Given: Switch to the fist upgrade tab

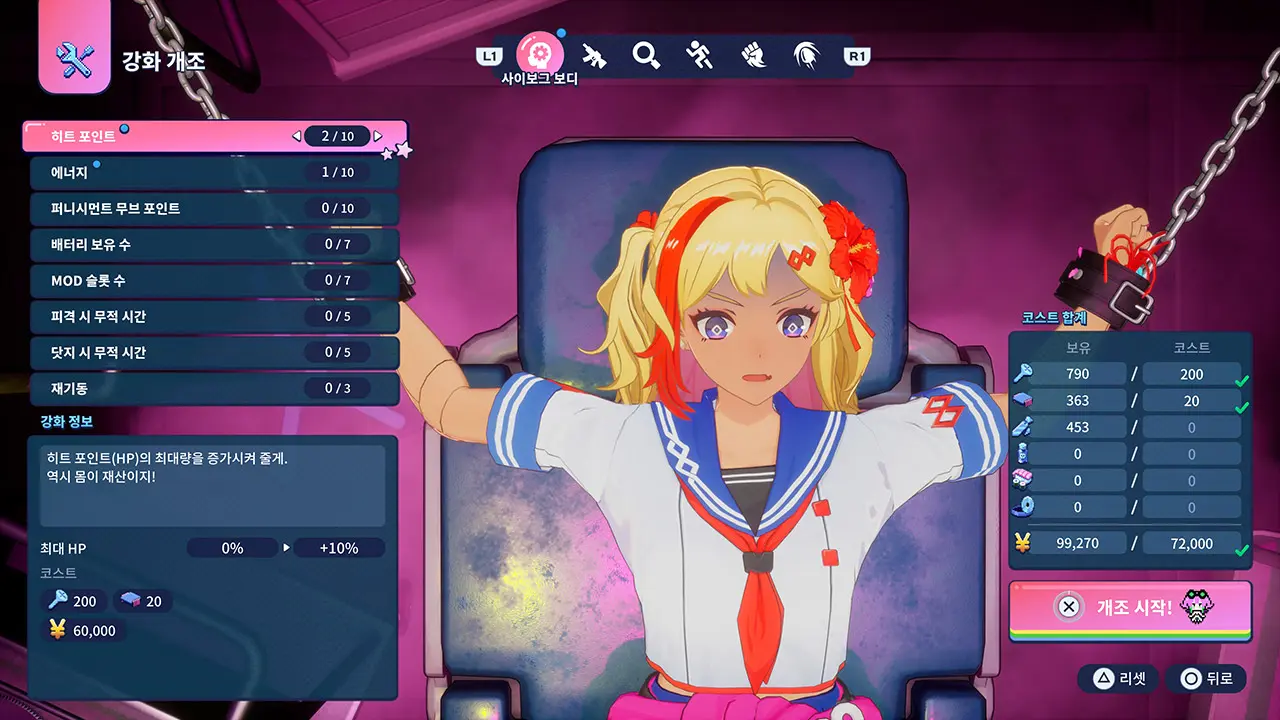Looking at the screenshot, I should click(x=753, y=55).
